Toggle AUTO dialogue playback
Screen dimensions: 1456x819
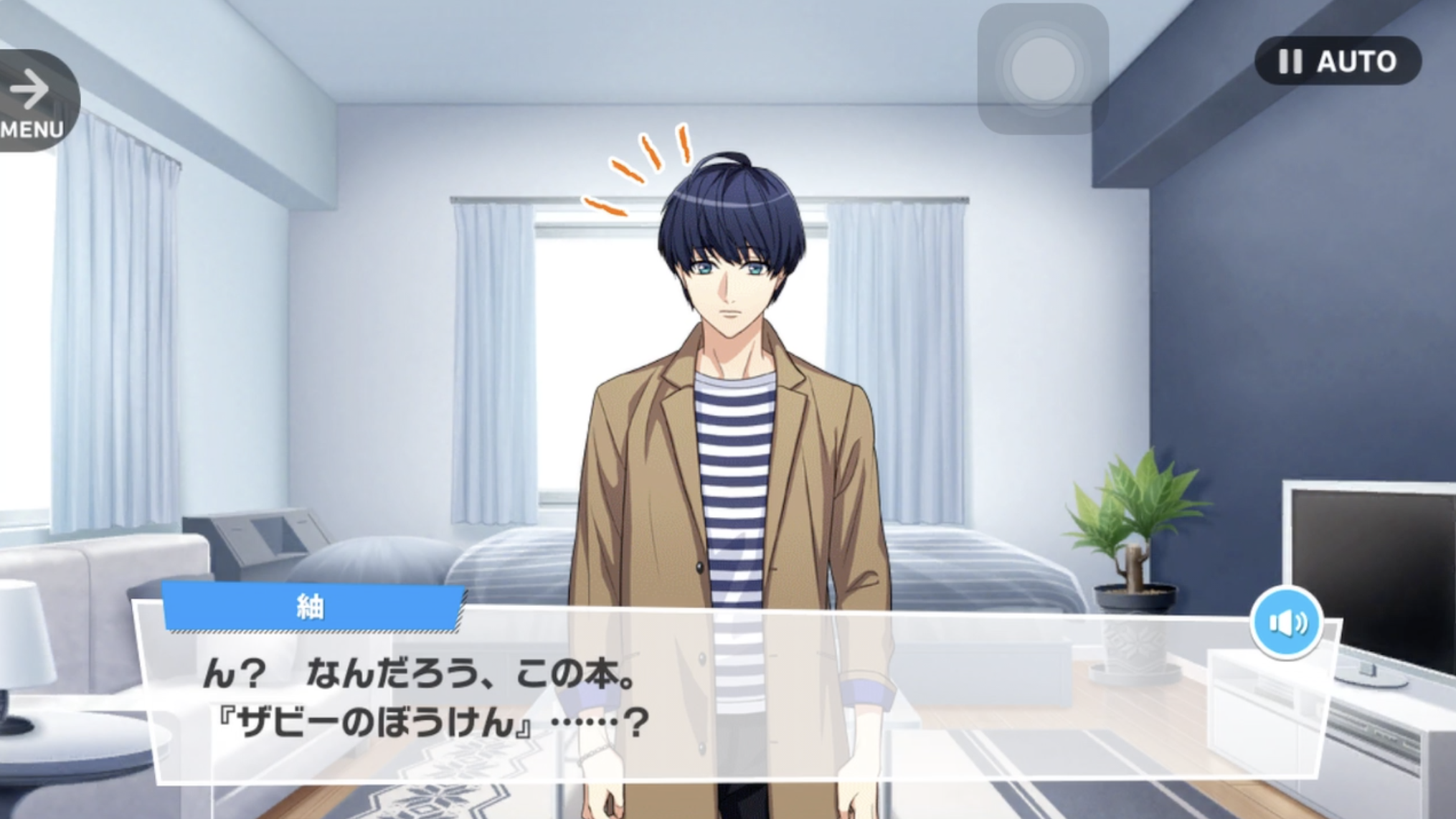(1338, 62)
